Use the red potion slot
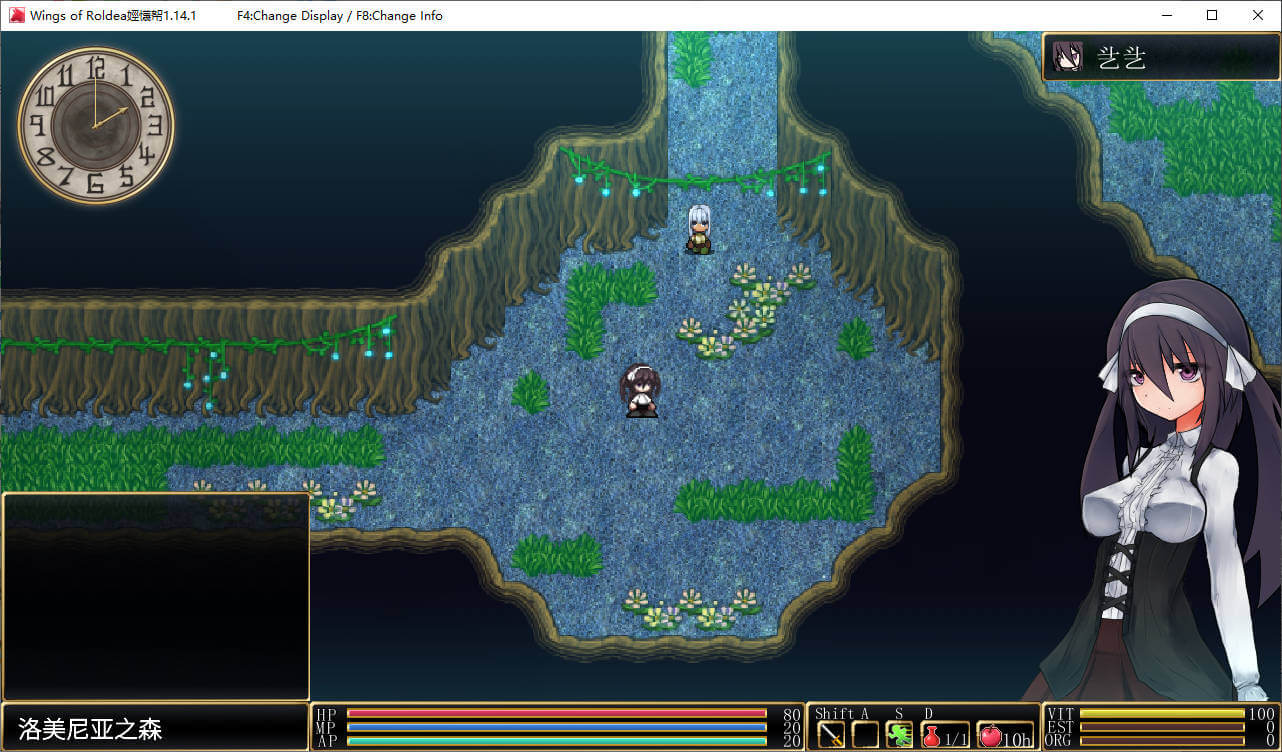This screenshot has height=752, width=1282. 944,735
